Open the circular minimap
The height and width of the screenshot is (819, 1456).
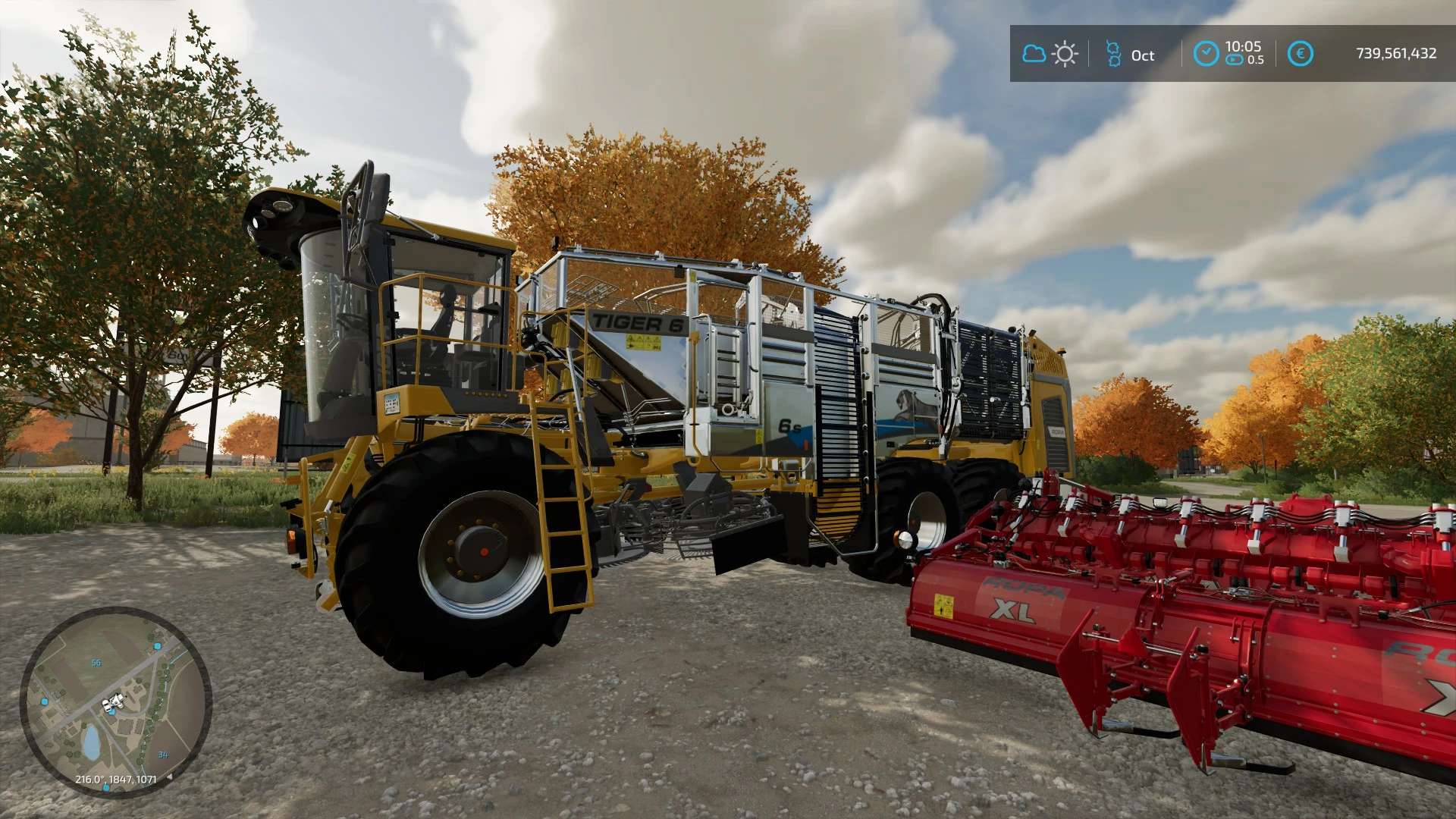[115, 701]
